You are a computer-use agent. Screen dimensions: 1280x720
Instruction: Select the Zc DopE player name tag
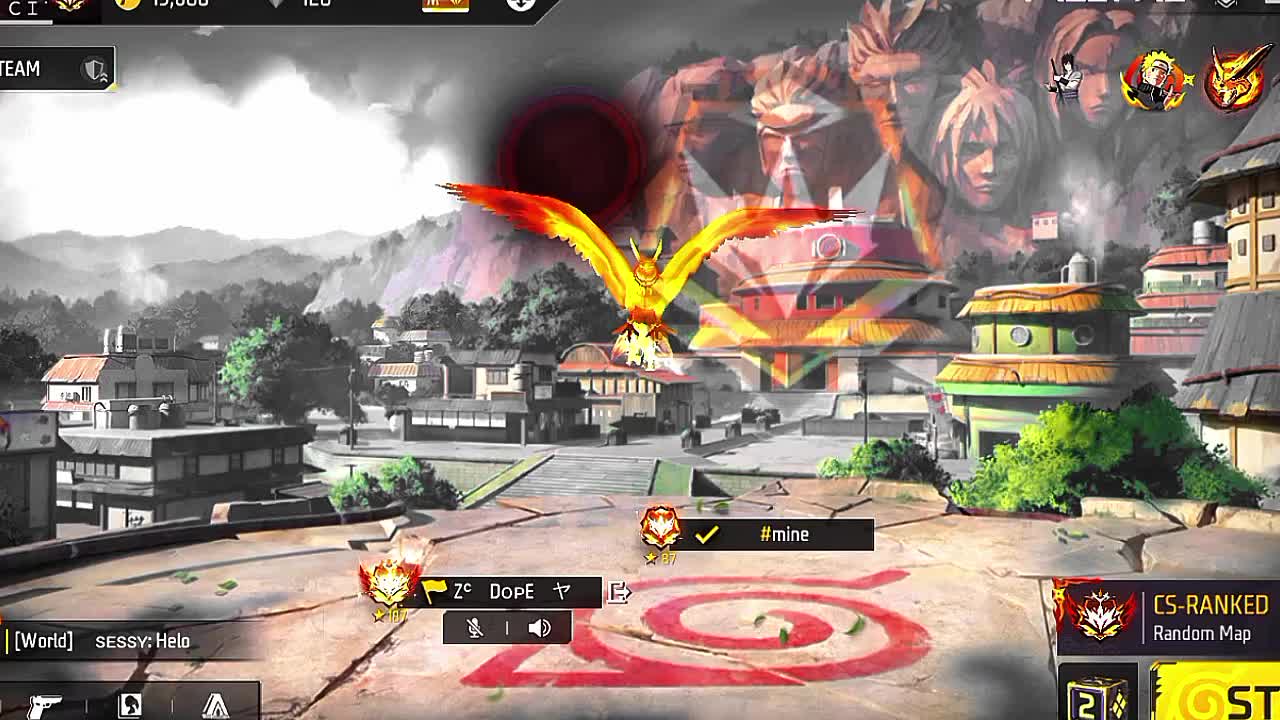coord(510,592)
